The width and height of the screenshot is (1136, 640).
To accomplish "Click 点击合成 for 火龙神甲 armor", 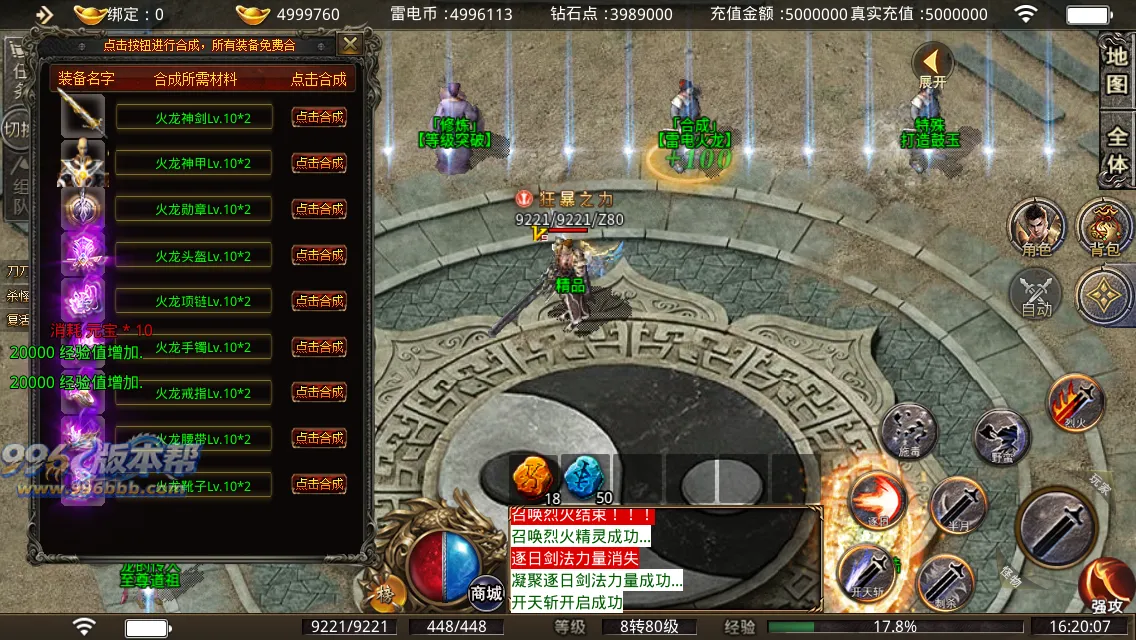I will click(319, 163).
